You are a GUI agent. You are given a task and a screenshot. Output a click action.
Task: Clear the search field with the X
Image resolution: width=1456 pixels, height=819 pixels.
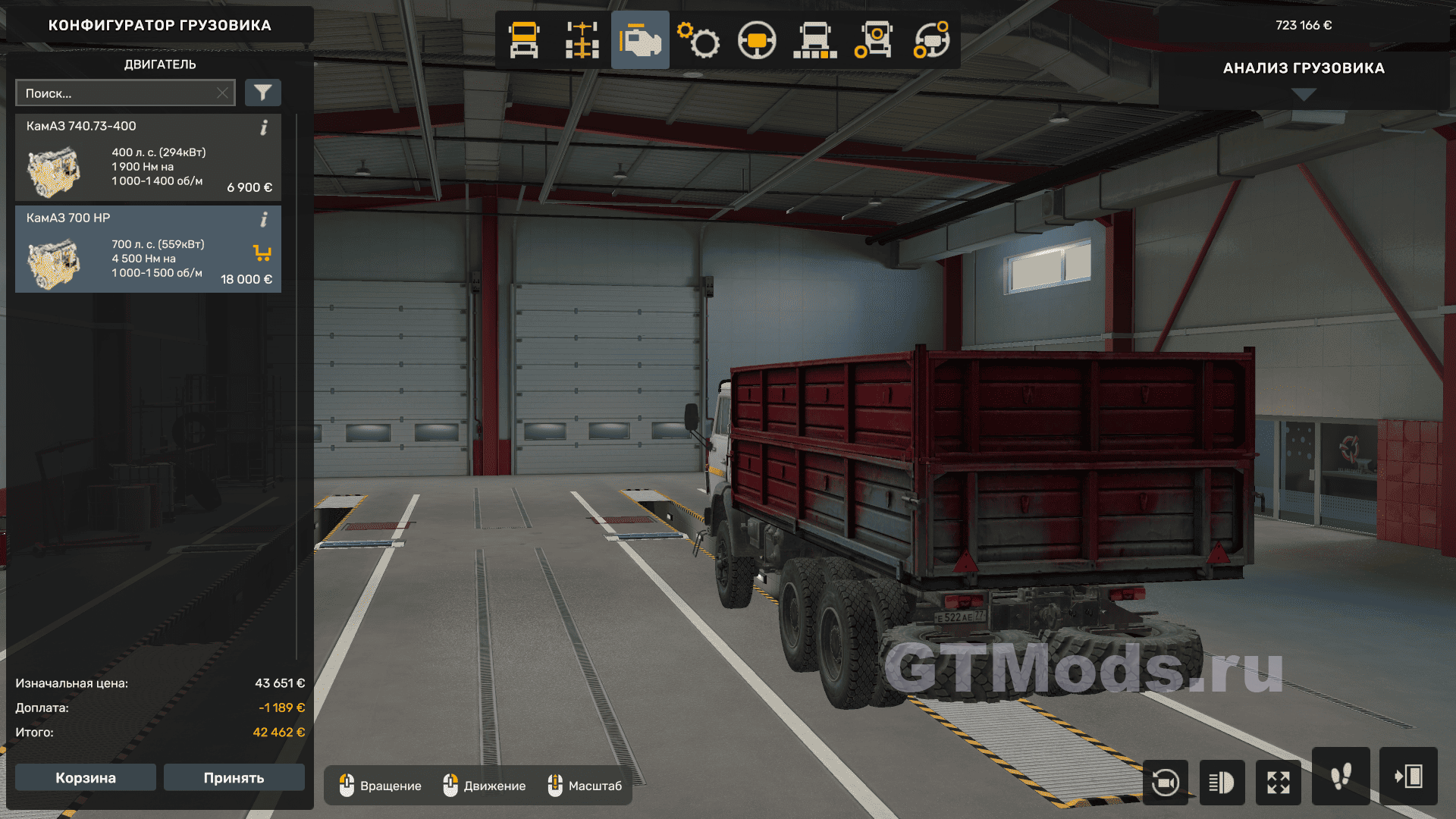point(222,93)
